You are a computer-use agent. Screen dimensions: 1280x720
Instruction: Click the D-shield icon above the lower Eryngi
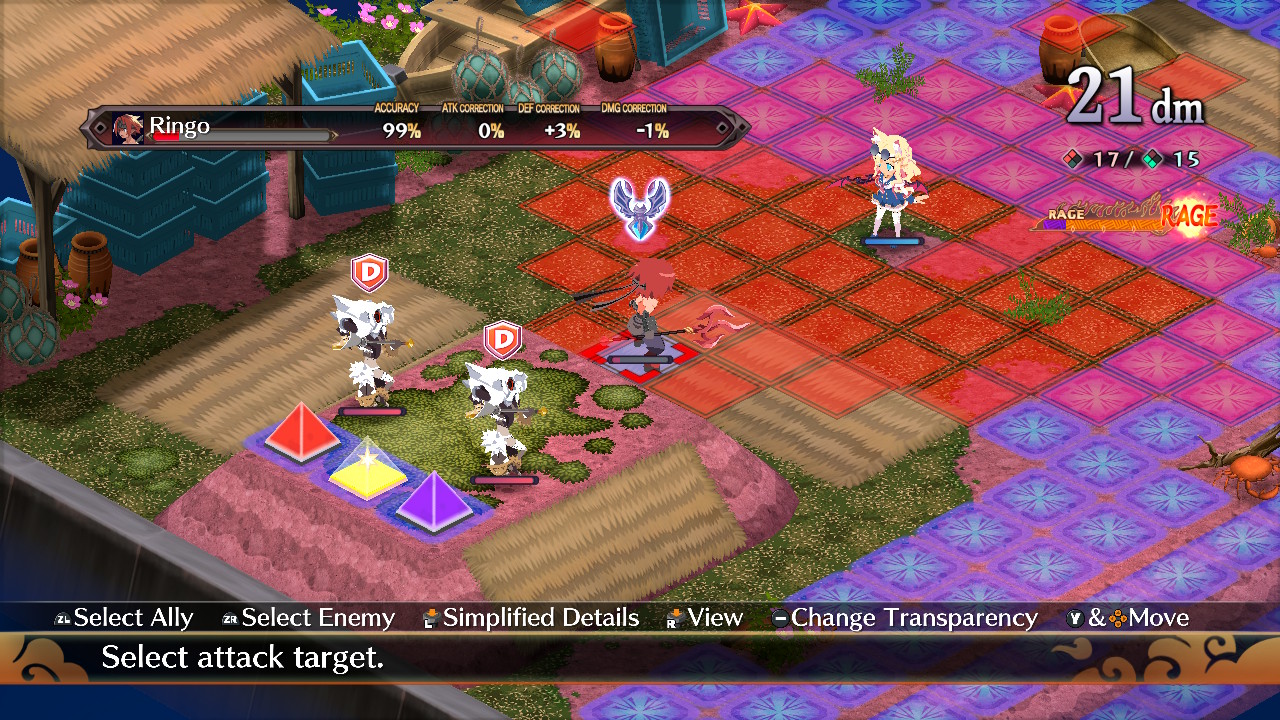(503, 340)
